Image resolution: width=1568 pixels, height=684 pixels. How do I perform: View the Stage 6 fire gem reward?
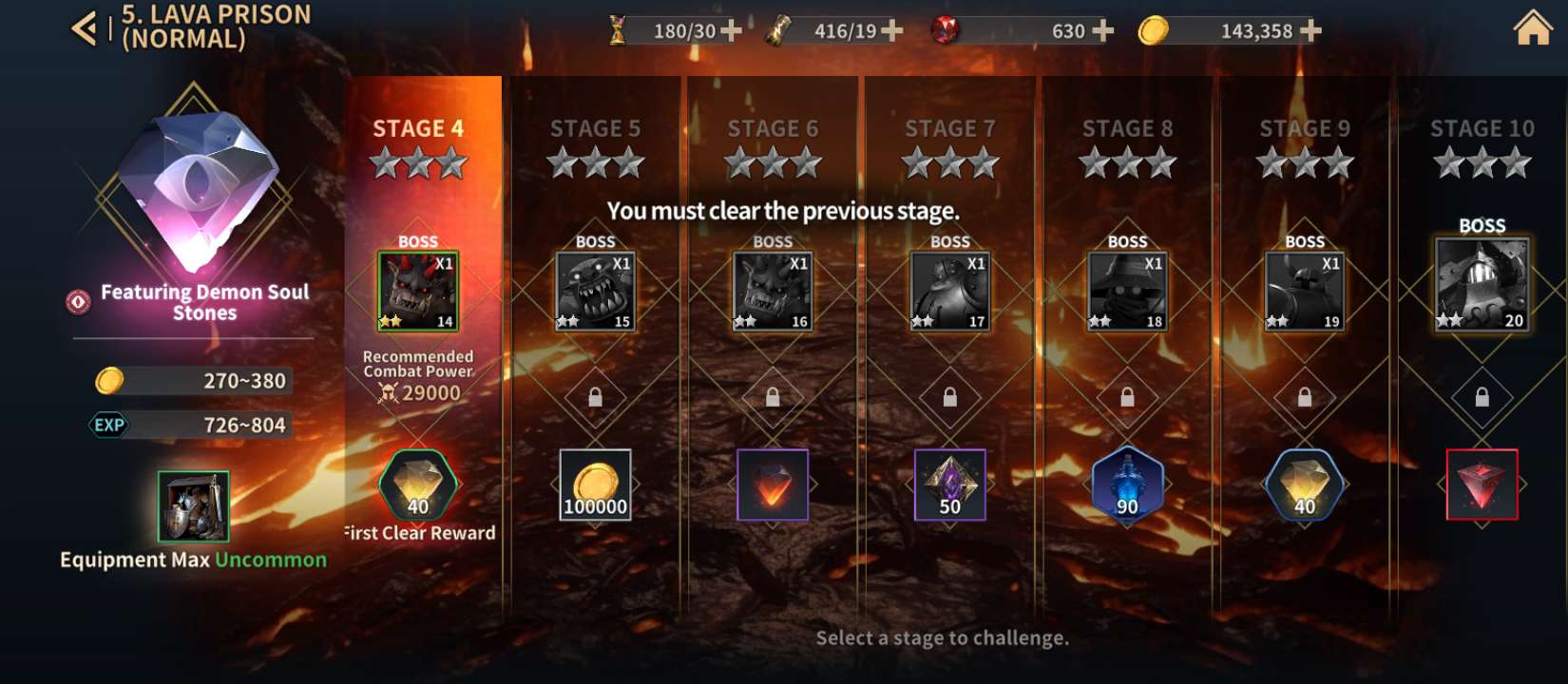(773, 485)
